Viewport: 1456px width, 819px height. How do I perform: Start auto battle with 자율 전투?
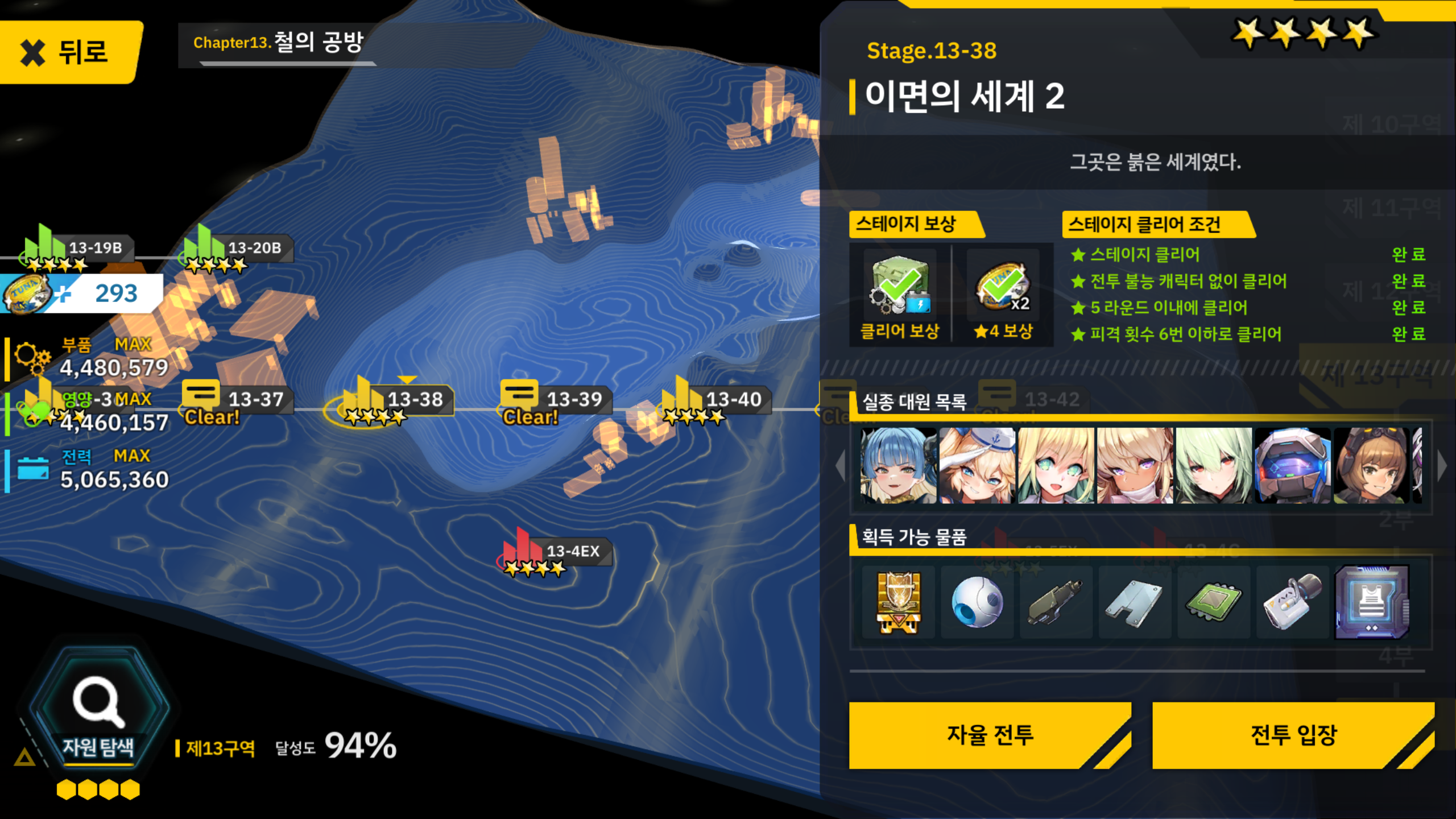[990, 735]
